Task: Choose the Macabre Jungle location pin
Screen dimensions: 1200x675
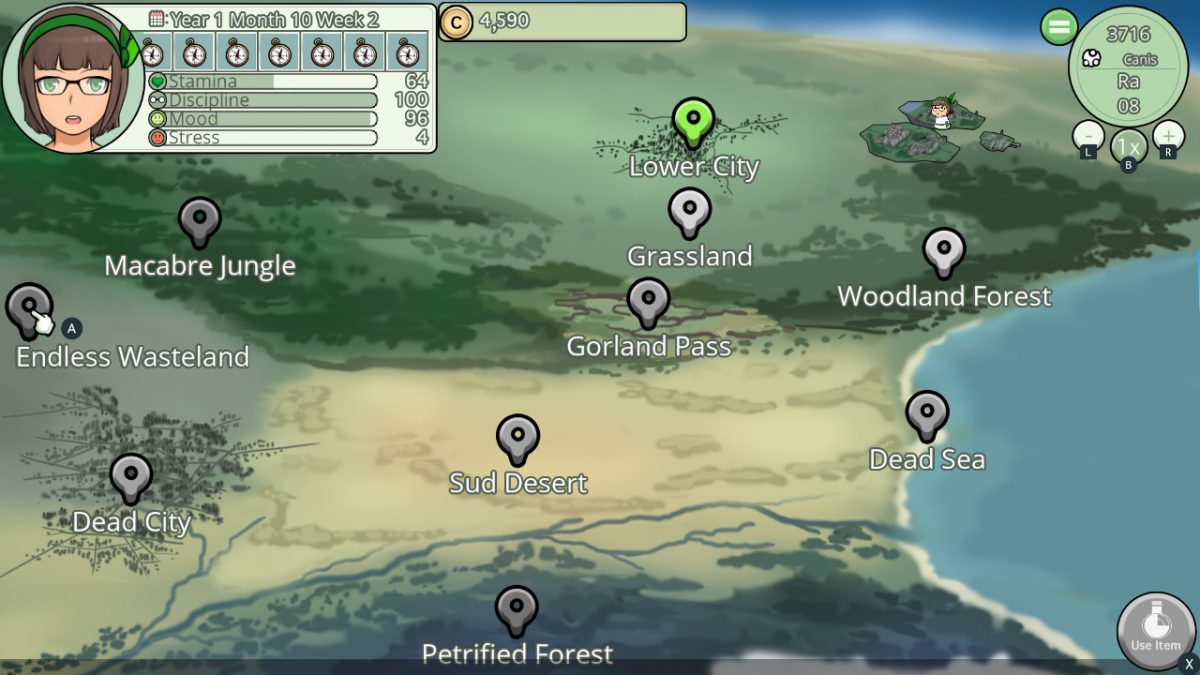Action: tap(200, 219)
